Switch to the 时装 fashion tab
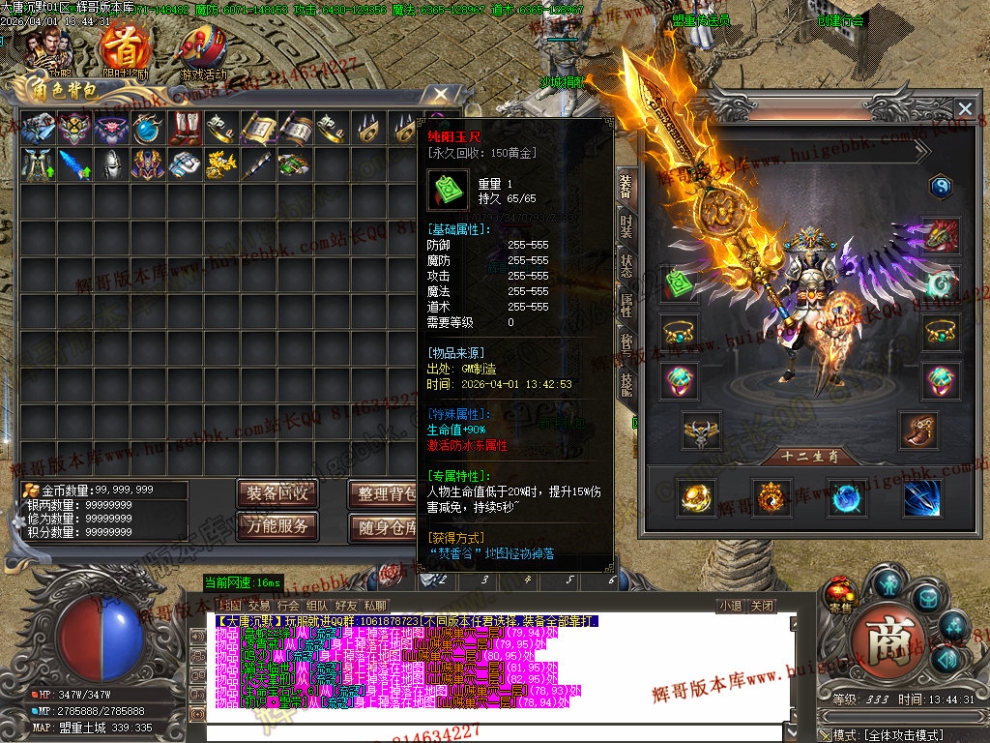This screenshot has width=990, height=743. (x=626, y=226)
